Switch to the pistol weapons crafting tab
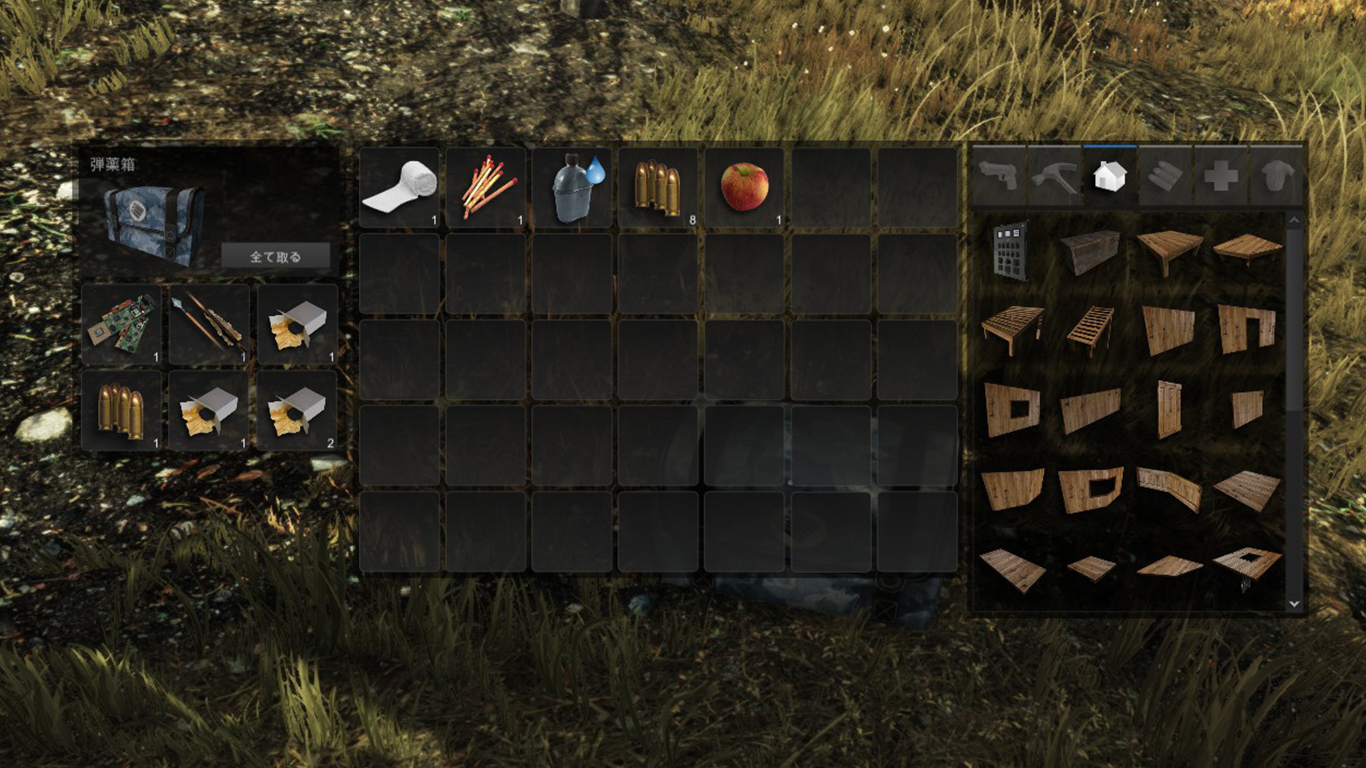 point(998,177)
